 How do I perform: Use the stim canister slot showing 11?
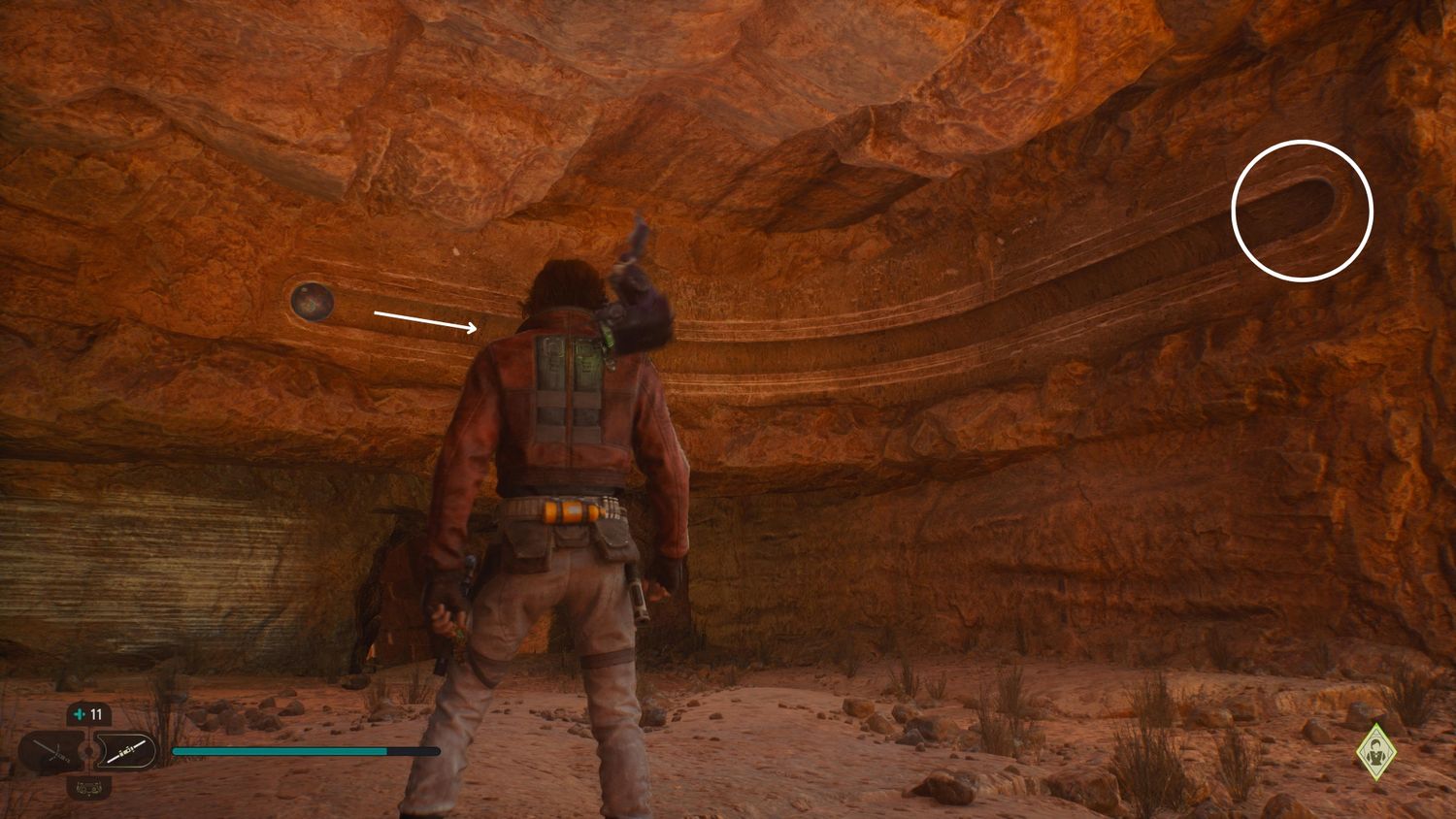[88, 715]
